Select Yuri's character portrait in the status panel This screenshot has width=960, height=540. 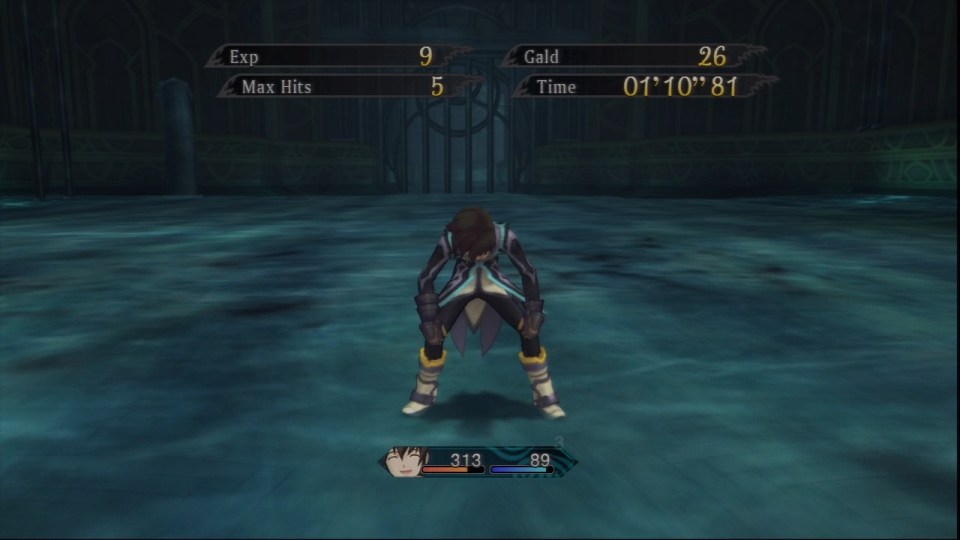pos(405,461)
